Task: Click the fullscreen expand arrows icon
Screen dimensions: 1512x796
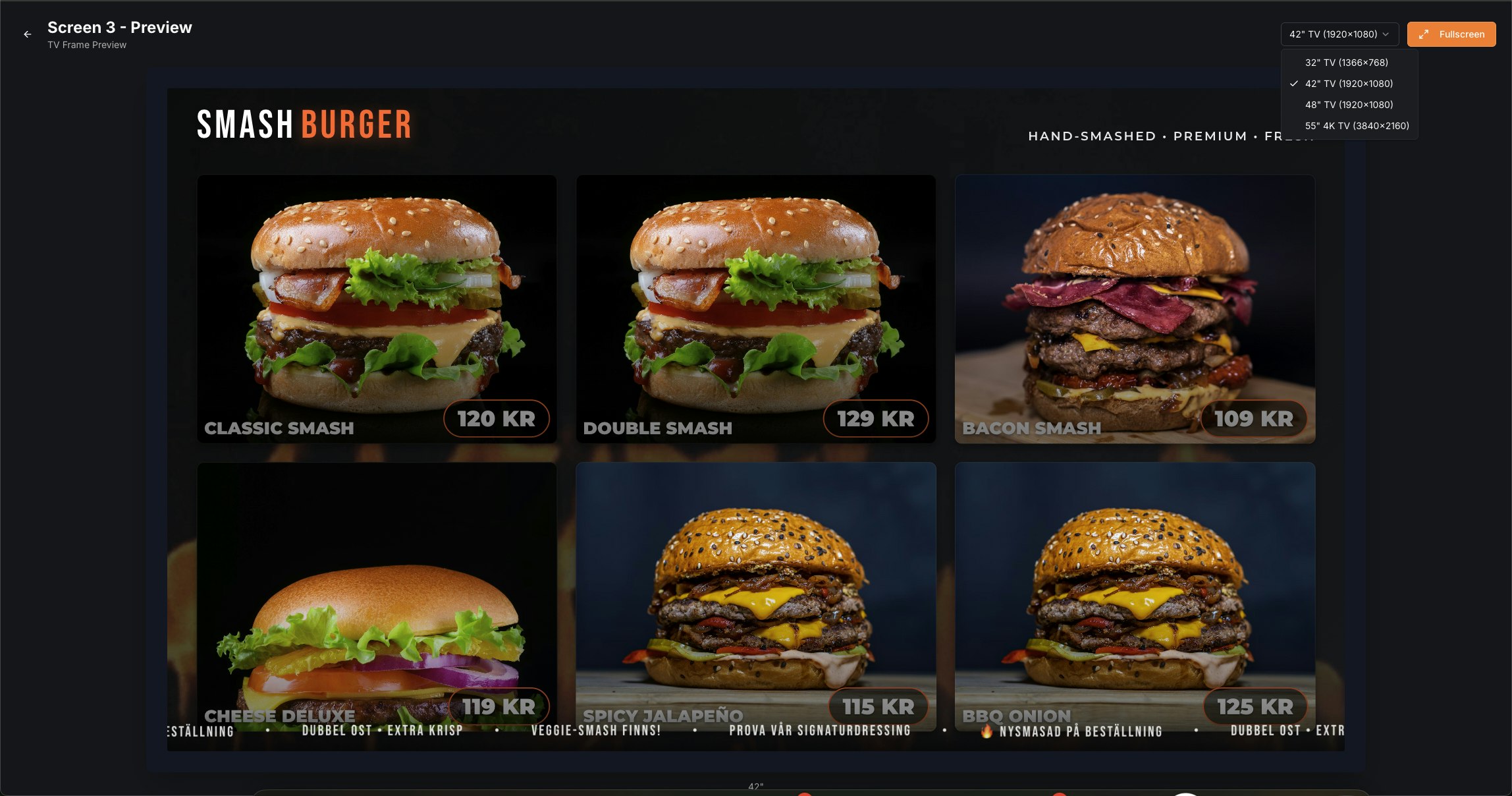Action: 1424,34
